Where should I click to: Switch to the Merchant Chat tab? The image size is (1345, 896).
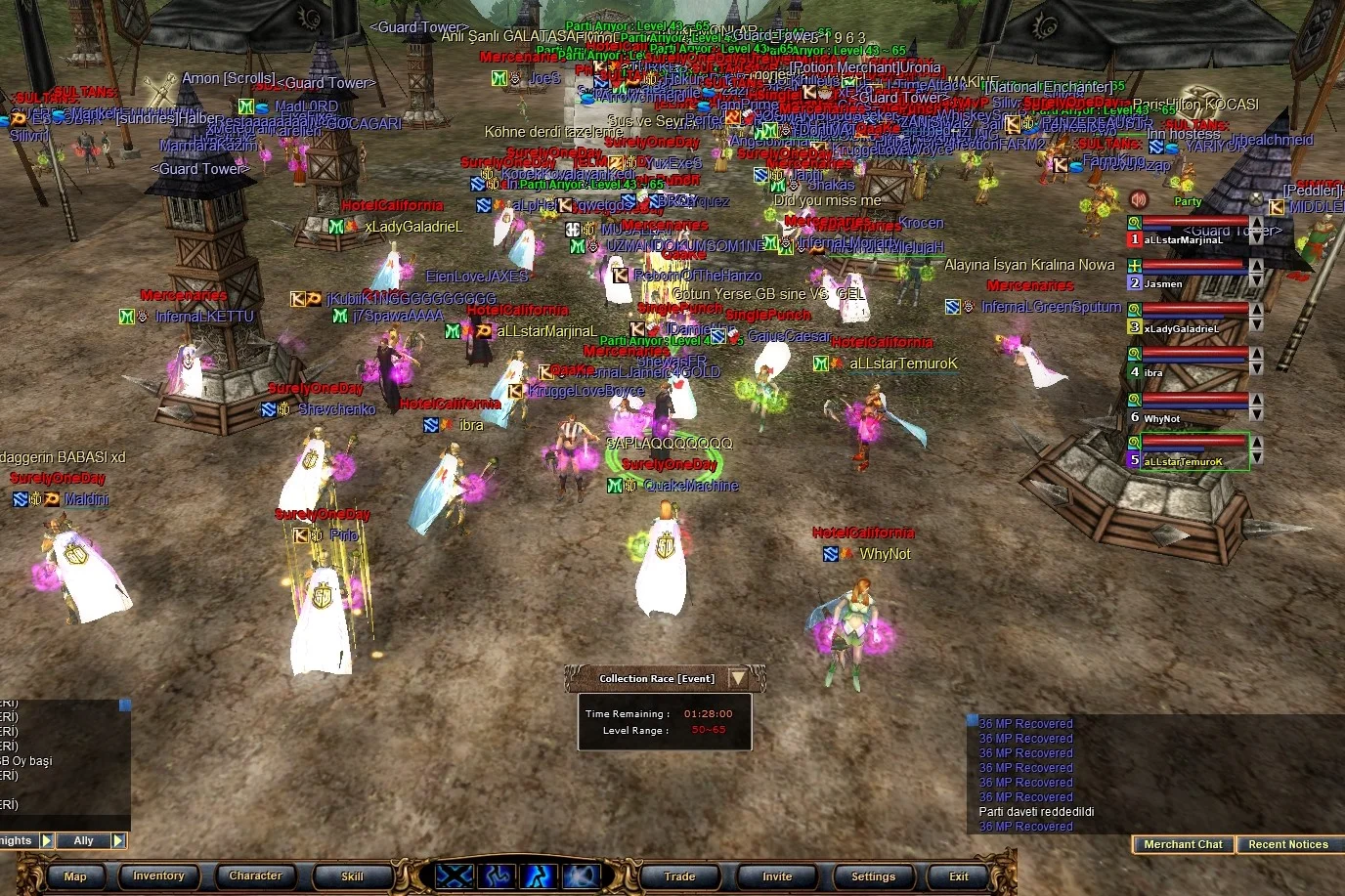click(1183, 844)
